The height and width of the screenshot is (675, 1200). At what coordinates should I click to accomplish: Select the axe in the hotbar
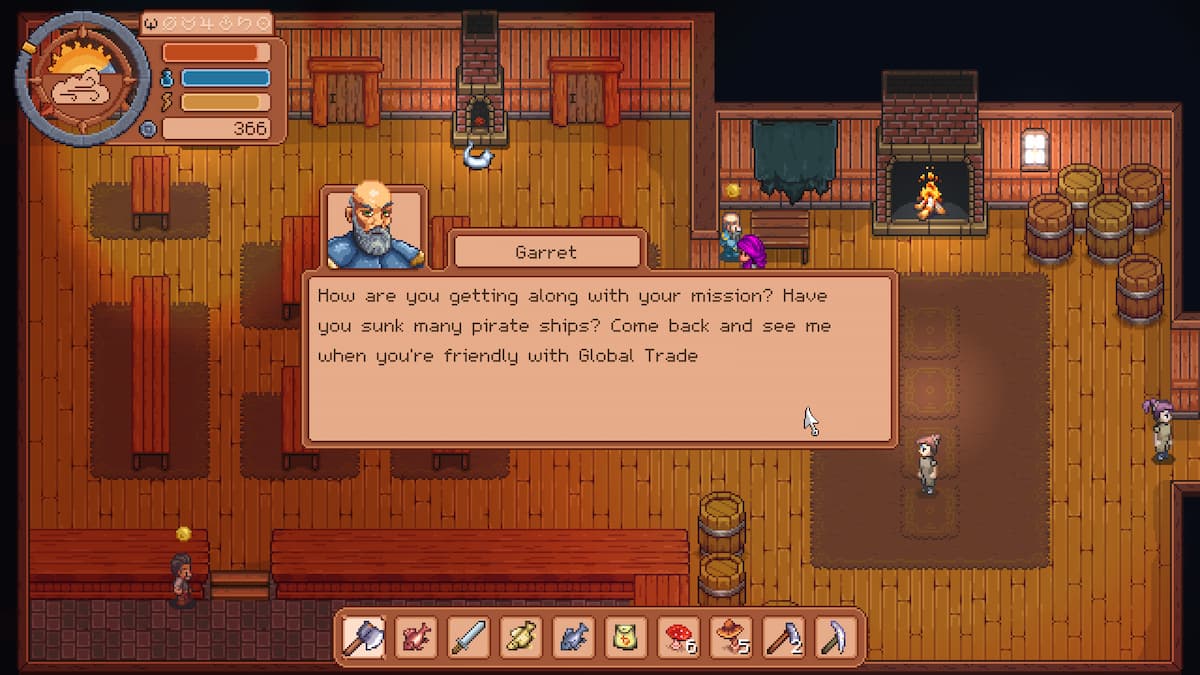point(364,635)
